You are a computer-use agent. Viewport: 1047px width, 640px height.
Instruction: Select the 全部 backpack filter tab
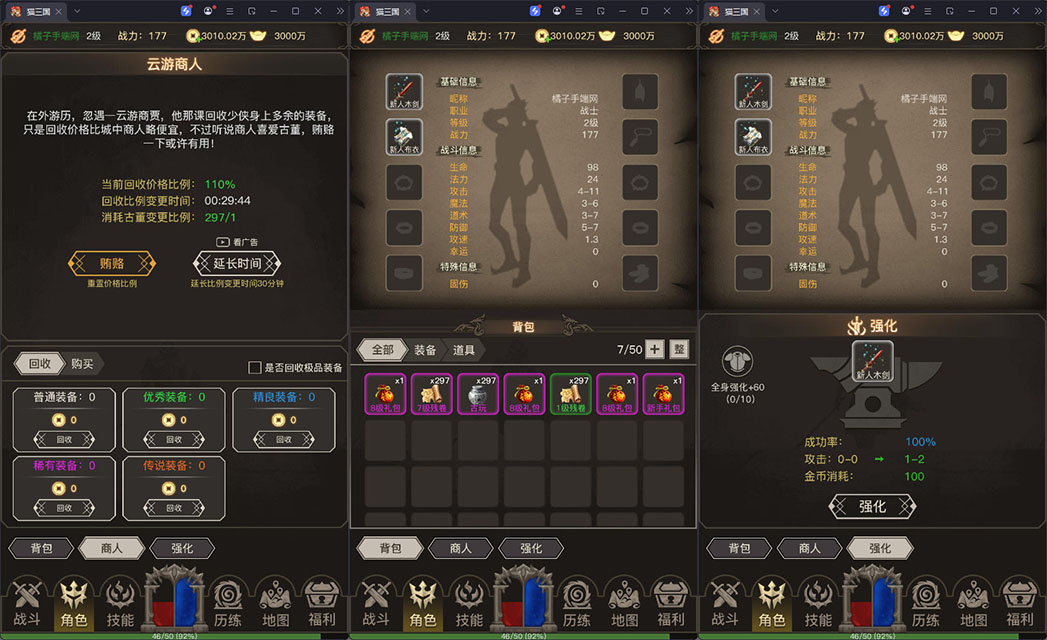(x=382, y=350)
